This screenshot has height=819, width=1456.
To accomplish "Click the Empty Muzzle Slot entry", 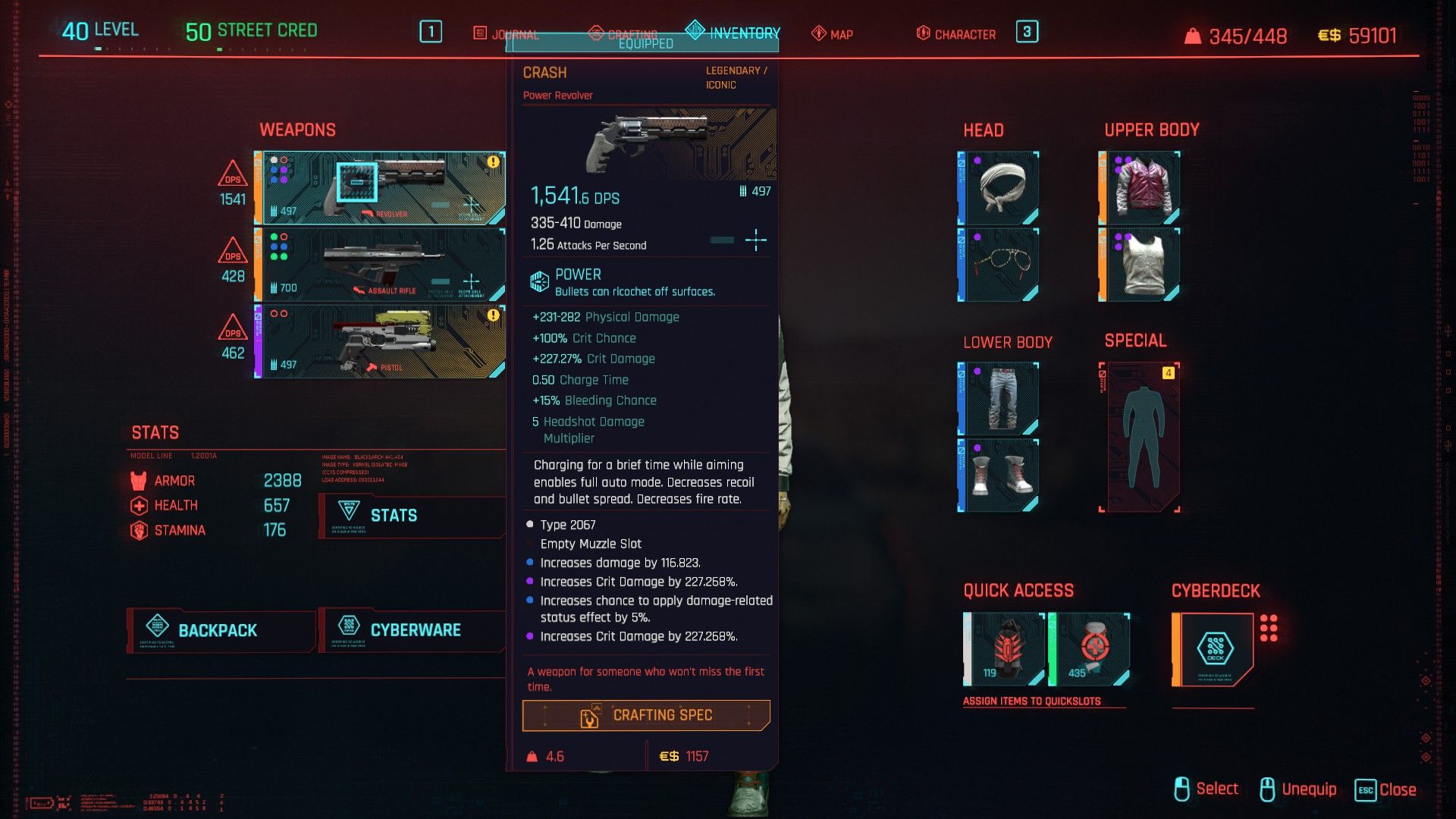I will tap(590, 544).
